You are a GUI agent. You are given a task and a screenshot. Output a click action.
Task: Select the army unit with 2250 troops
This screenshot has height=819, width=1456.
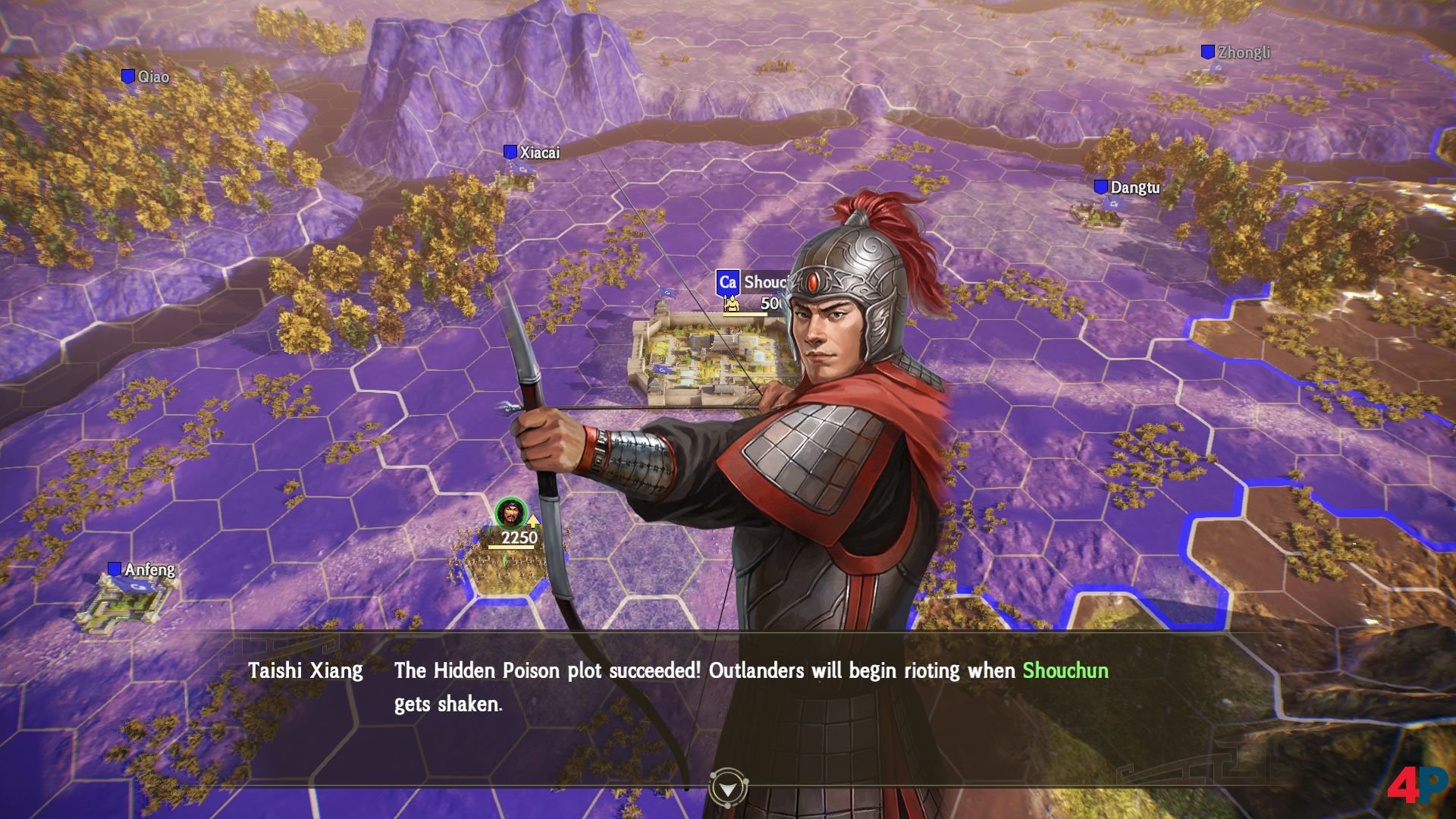click(512, 516)
